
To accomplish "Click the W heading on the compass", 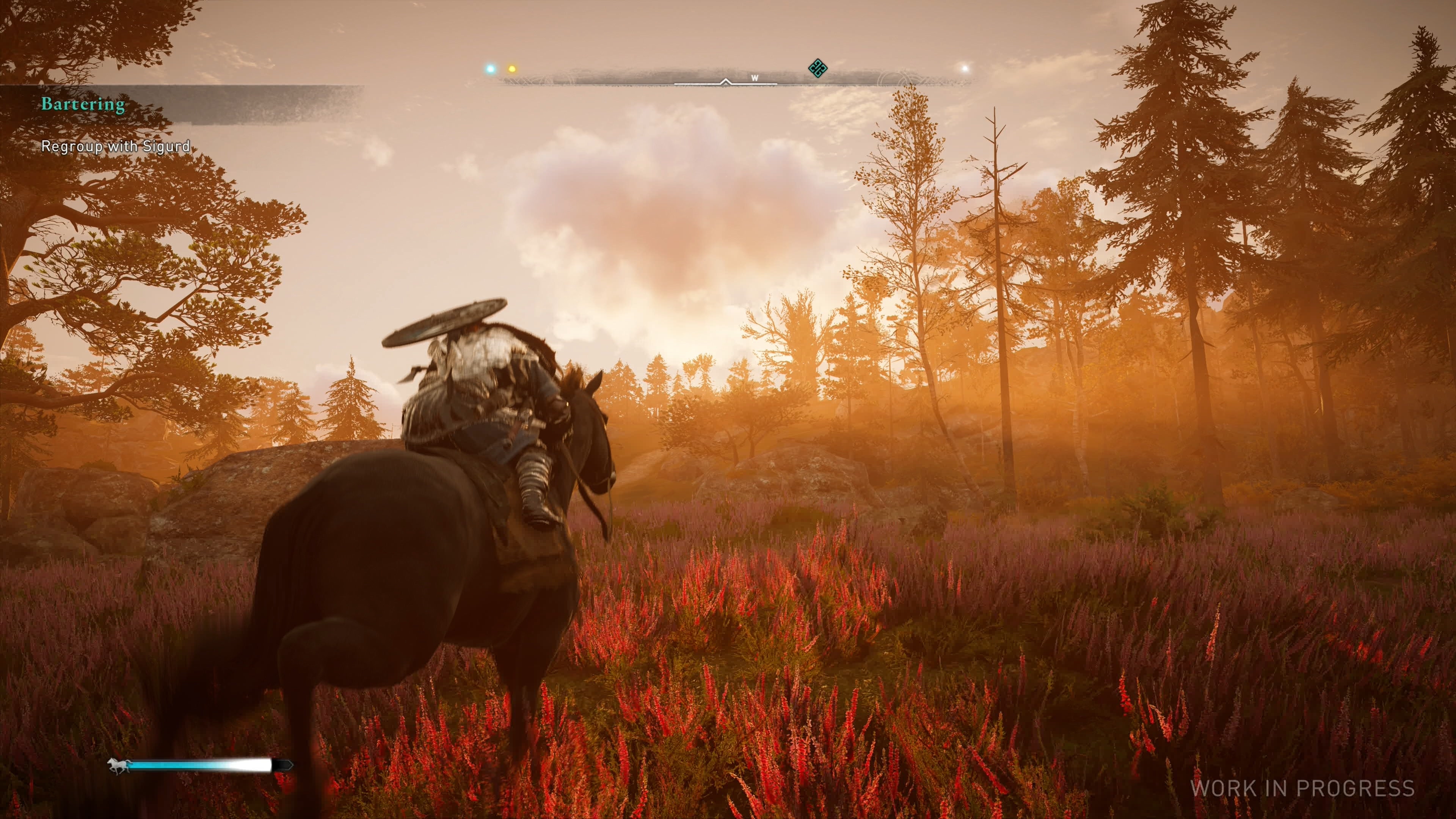I will (754, 78).
